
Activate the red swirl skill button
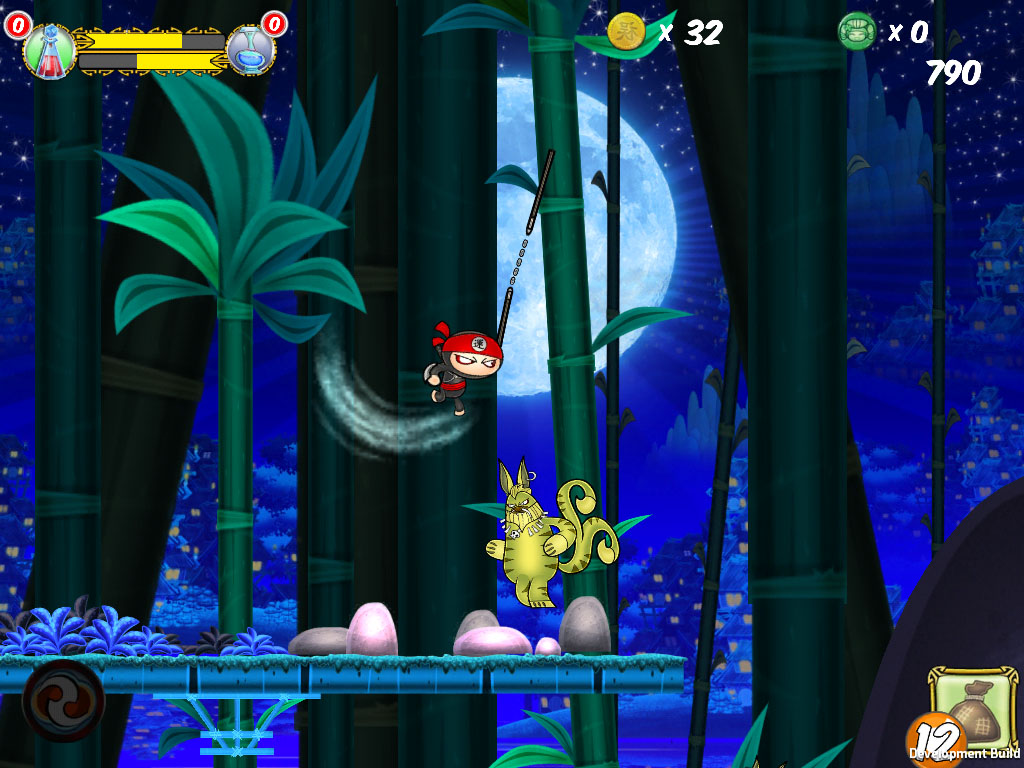[x=63, y=699]
